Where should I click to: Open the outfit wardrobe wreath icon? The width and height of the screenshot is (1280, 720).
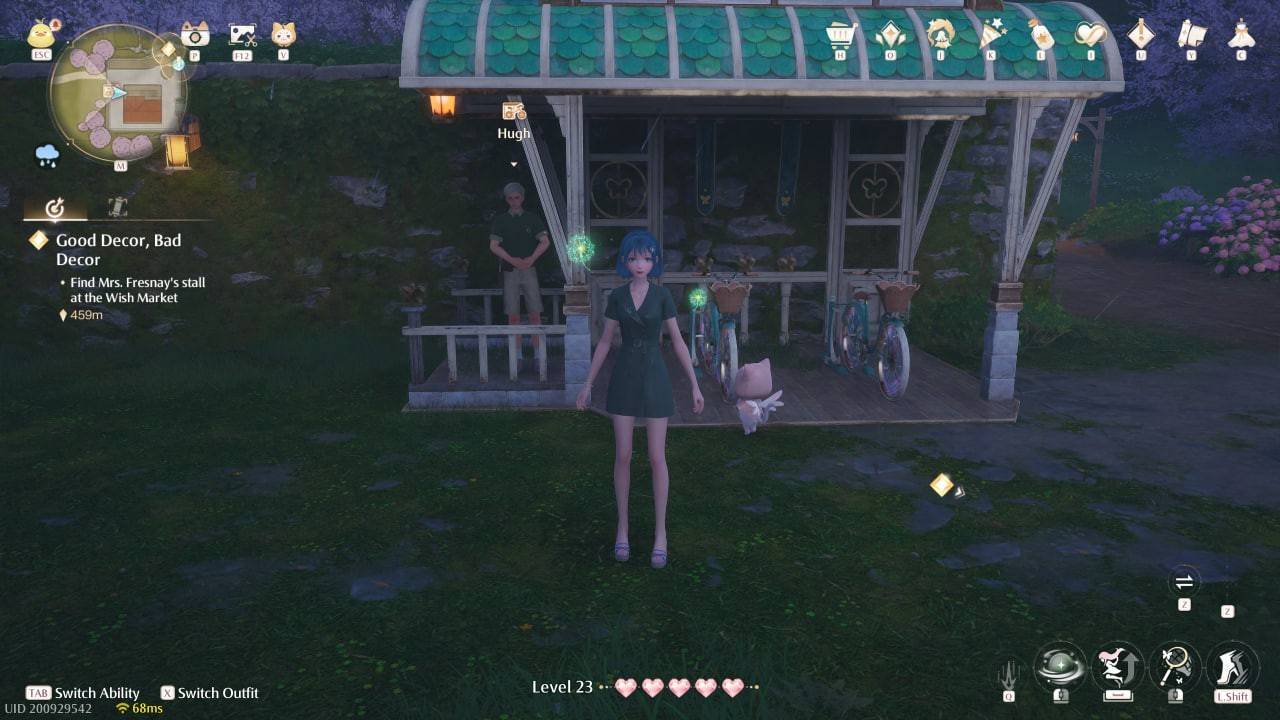940,33
